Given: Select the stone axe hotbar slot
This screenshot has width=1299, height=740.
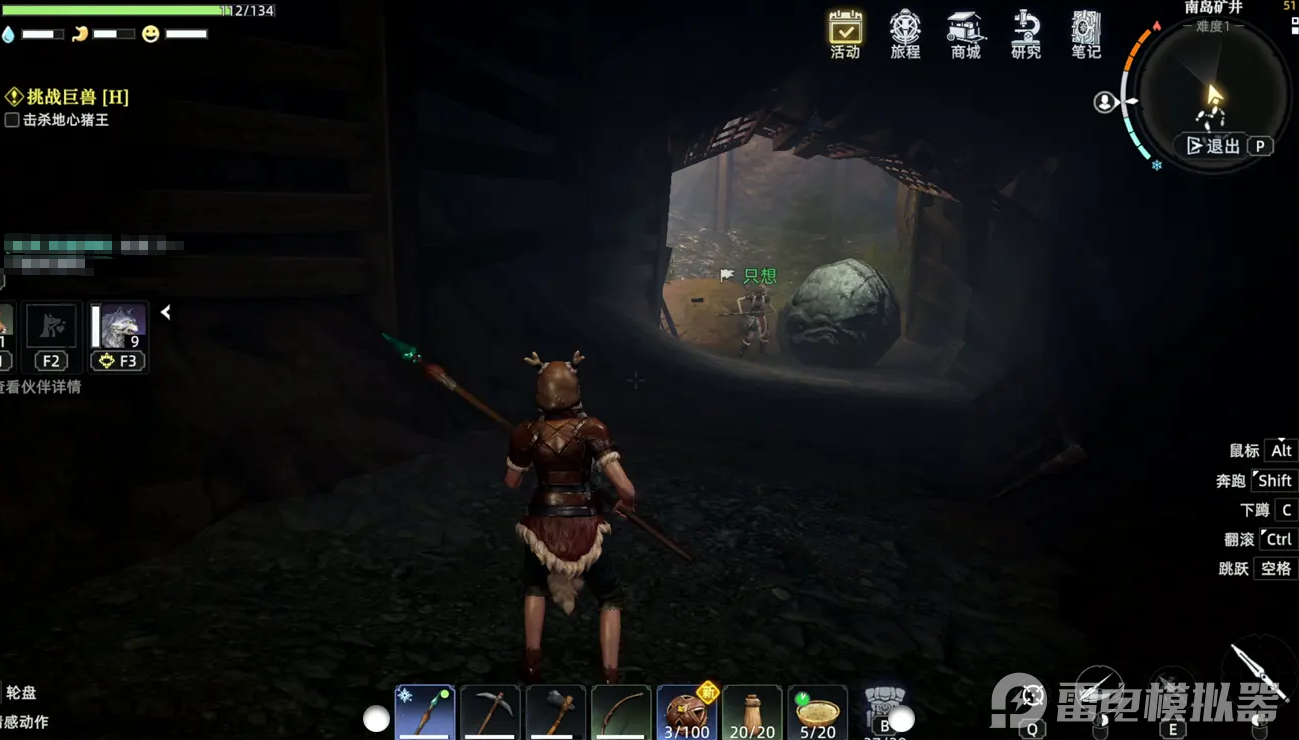Looking at the screenshot, I should (x=556, y=711).
